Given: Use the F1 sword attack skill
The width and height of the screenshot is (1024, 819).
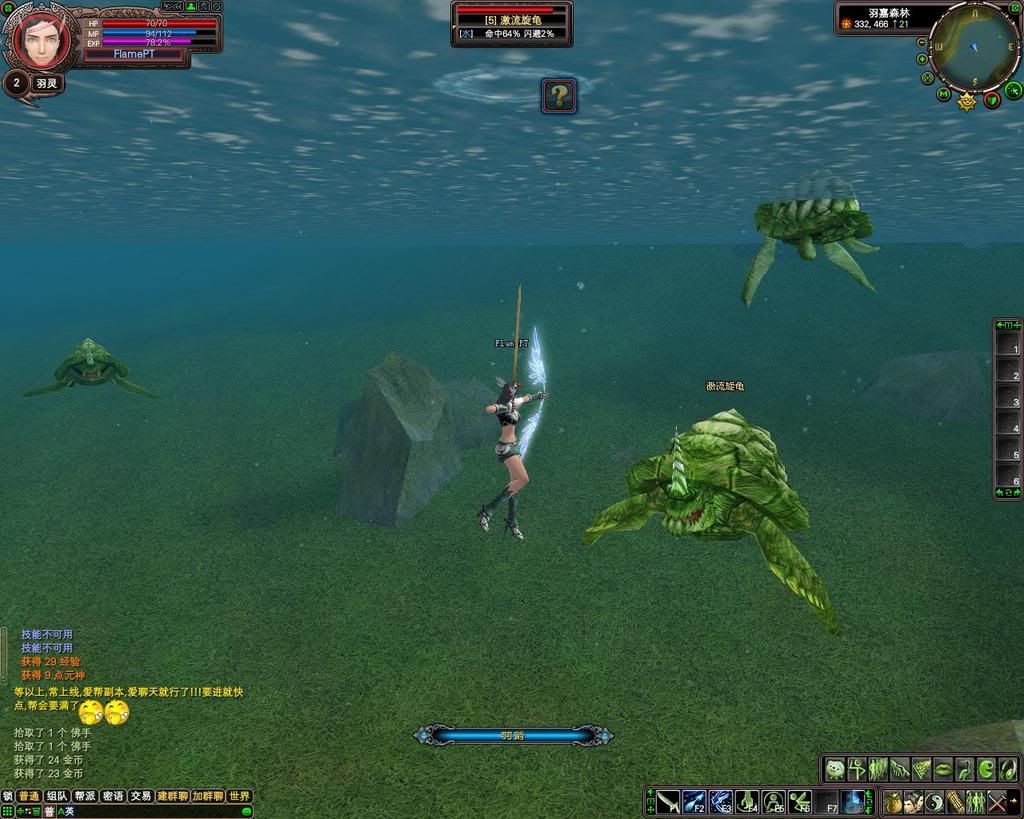Looking at the screenshot, I should pyautogui.click(x=668, y=802).
